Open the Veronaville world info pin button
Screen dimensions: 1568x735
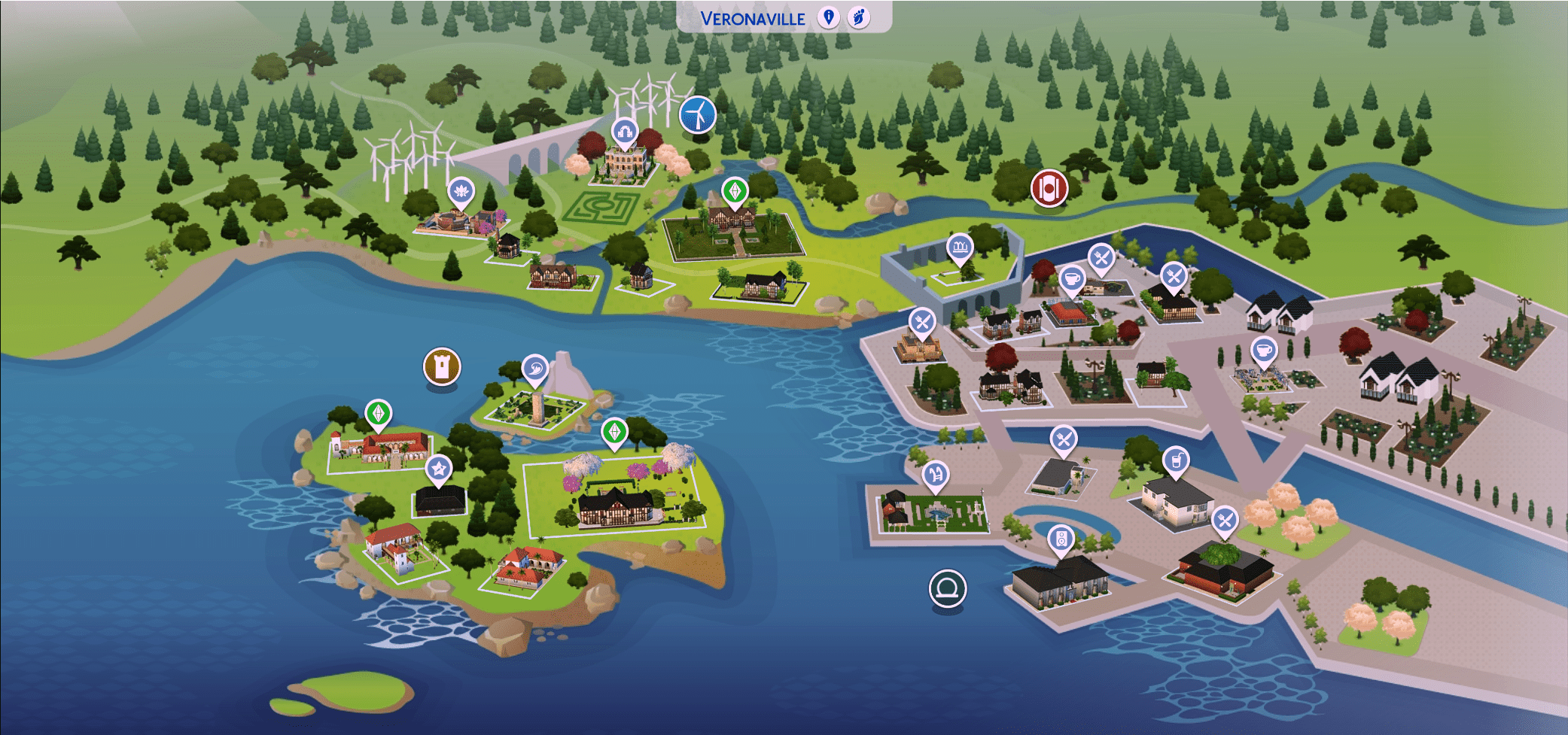click(x=828, y=17)
